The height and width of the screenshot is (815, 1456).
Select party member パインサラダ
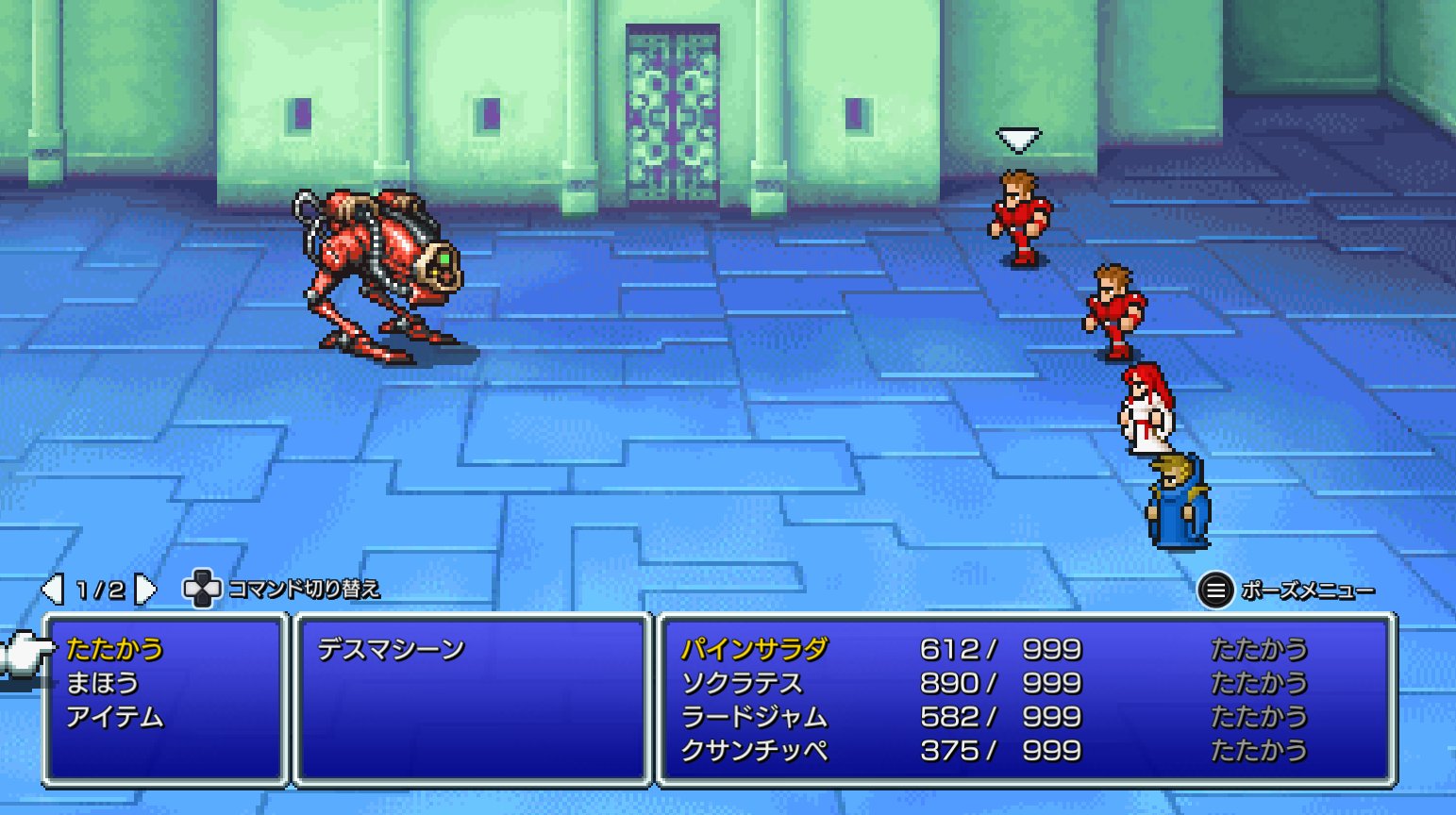point(754,649)
